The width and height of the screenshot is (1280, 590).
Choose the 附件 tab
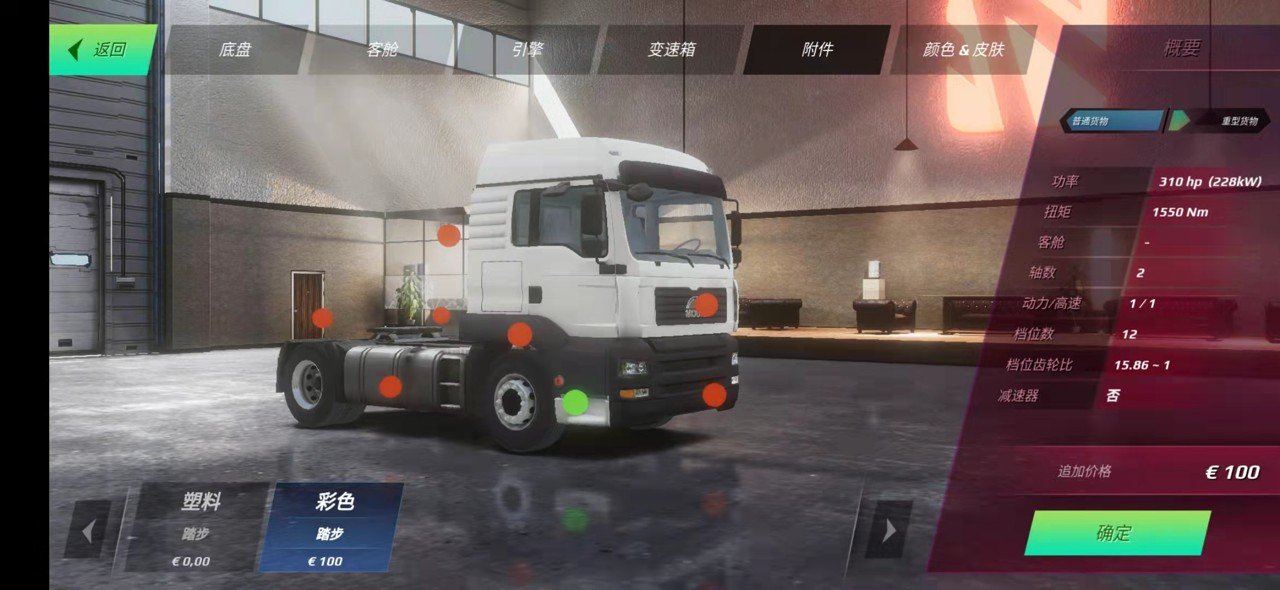pyautogui.click(x=817, y=49)
